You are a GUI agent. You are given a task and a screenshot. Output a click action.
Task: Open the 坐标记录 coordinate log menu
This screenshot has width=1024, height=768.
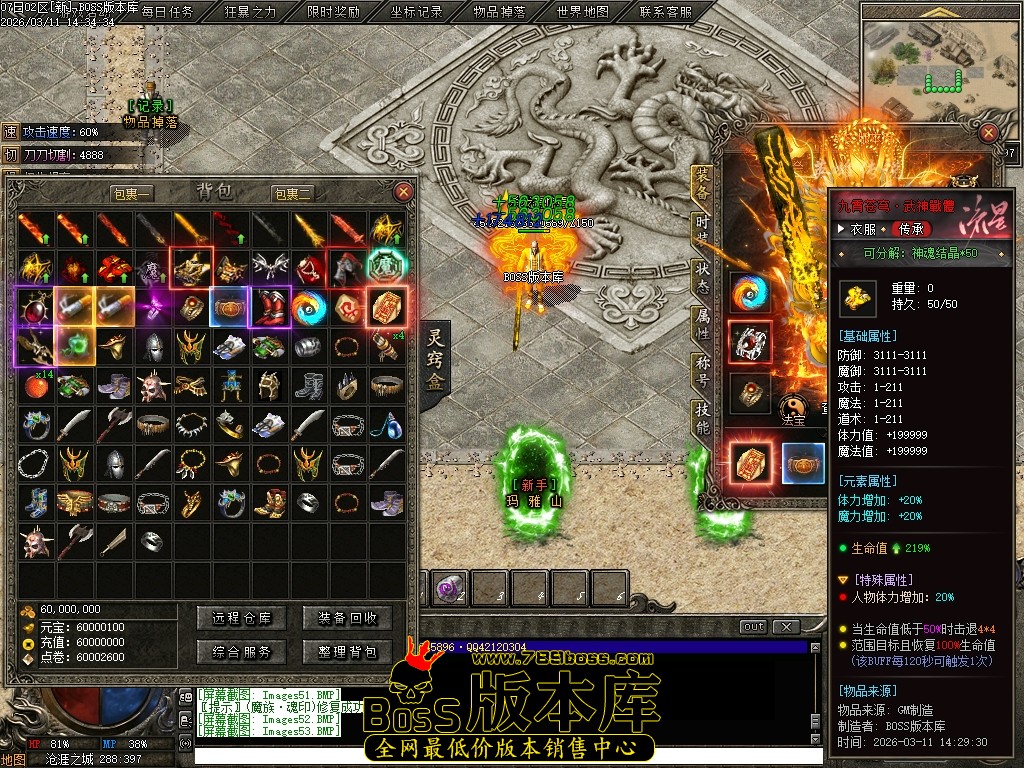coord(416,12)
